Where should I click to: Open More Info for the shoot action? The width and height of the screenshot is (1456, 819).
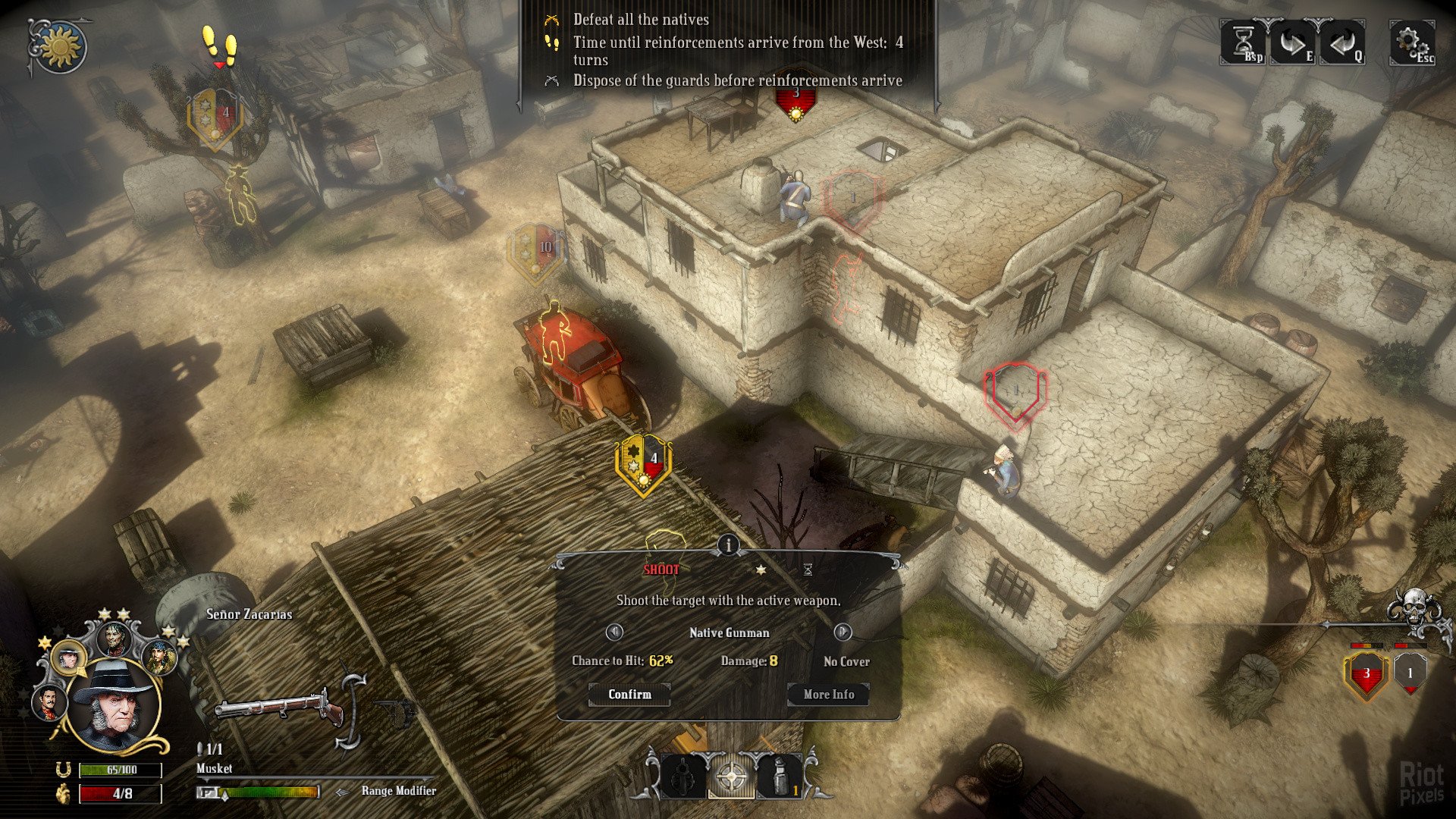[x=828, y=694]
